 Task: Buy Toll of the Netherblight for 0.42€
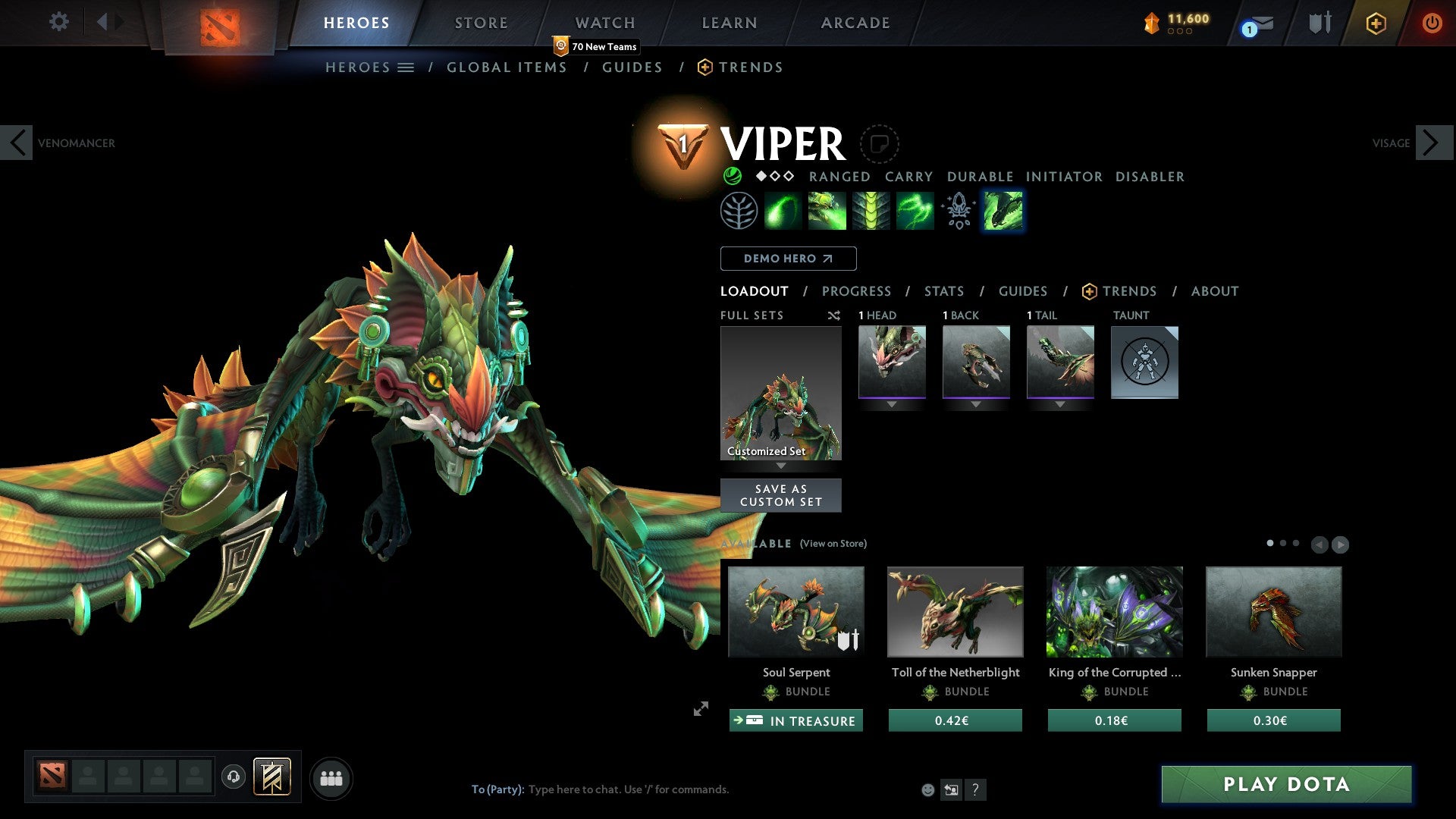[955, 720]
